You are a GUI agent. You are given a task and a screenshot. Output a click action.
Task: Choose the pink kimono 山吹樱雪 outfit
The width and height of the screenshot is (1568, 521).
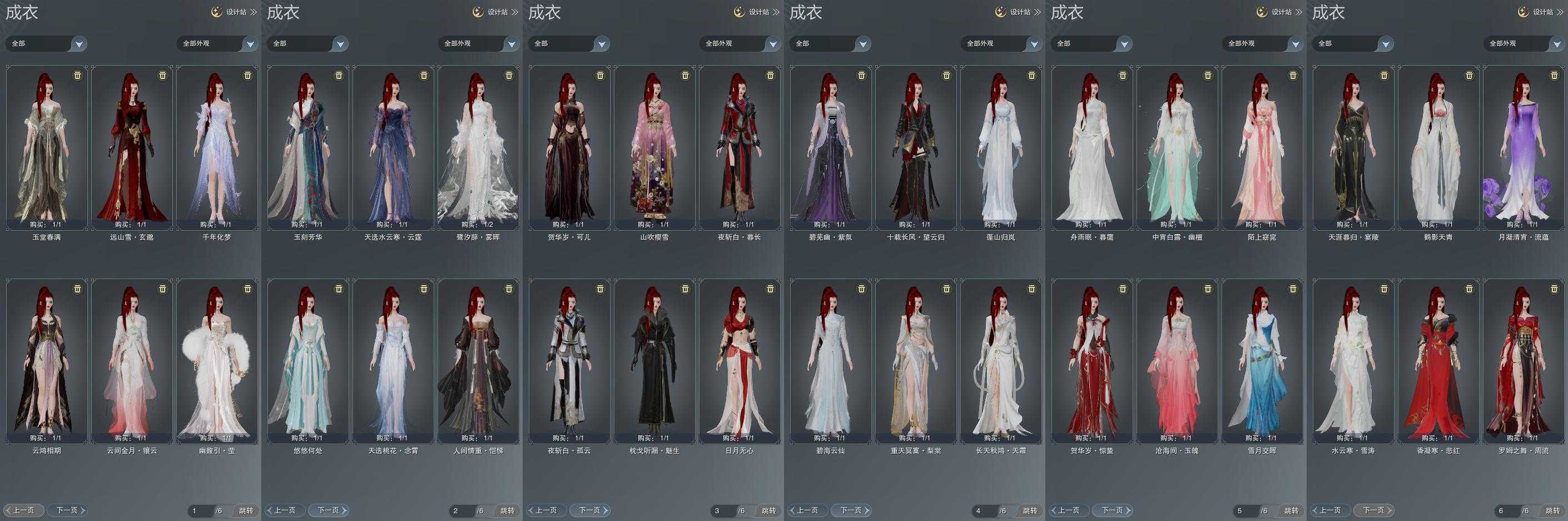tap(654, 146)
